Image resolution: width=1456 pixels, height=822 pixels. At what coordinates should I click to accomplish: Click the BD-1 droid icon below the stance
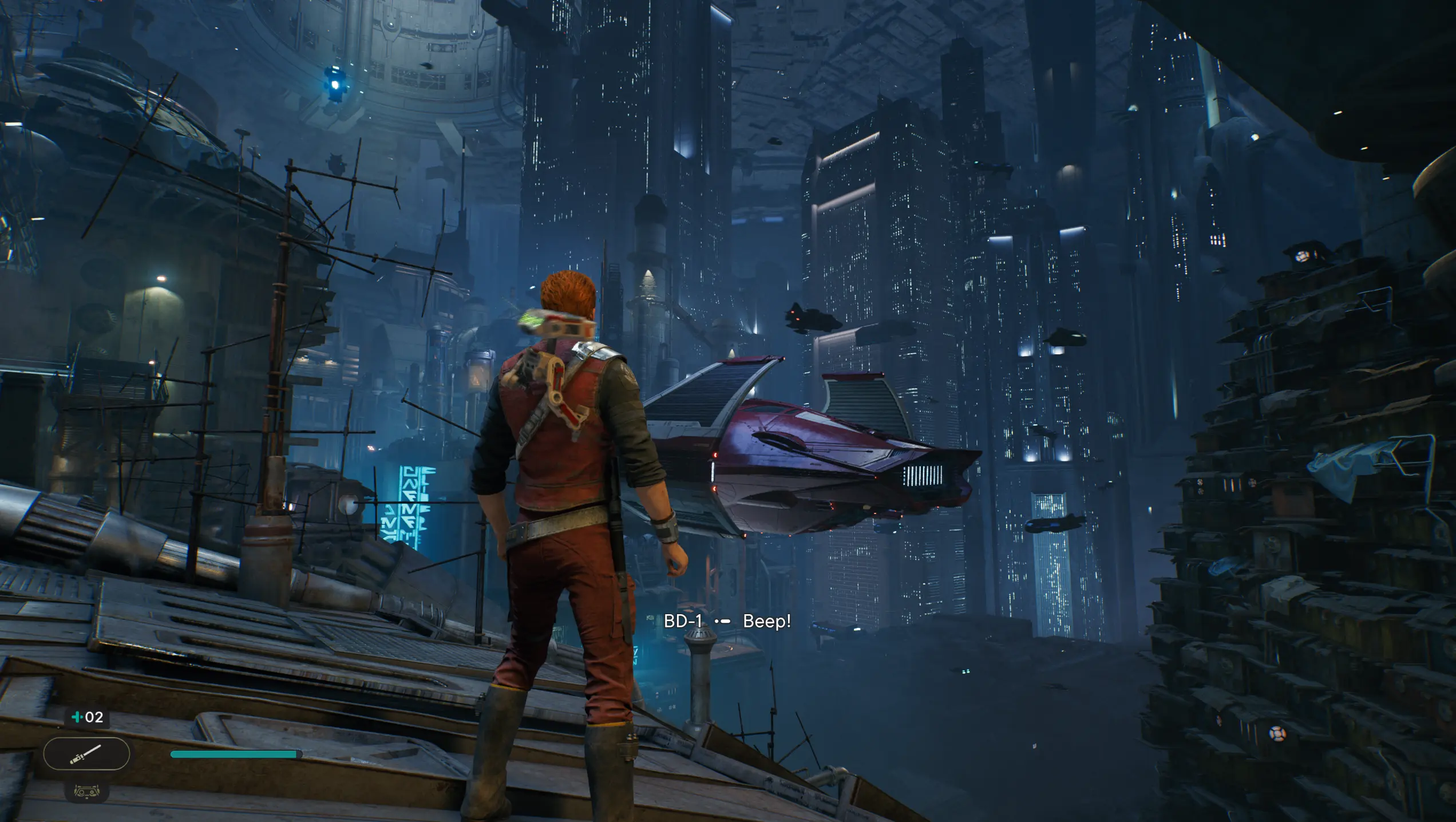86,792
